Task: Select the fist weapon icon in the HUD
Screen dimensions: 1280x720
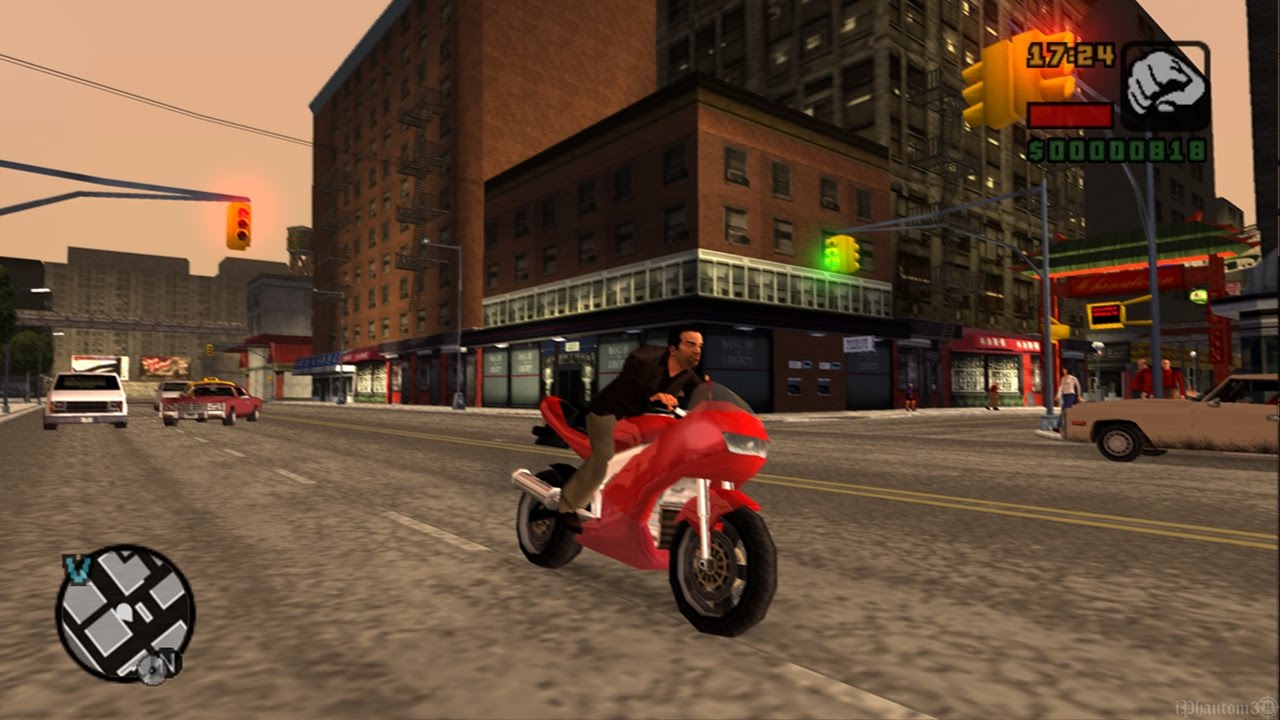Action: point(1165,82)
